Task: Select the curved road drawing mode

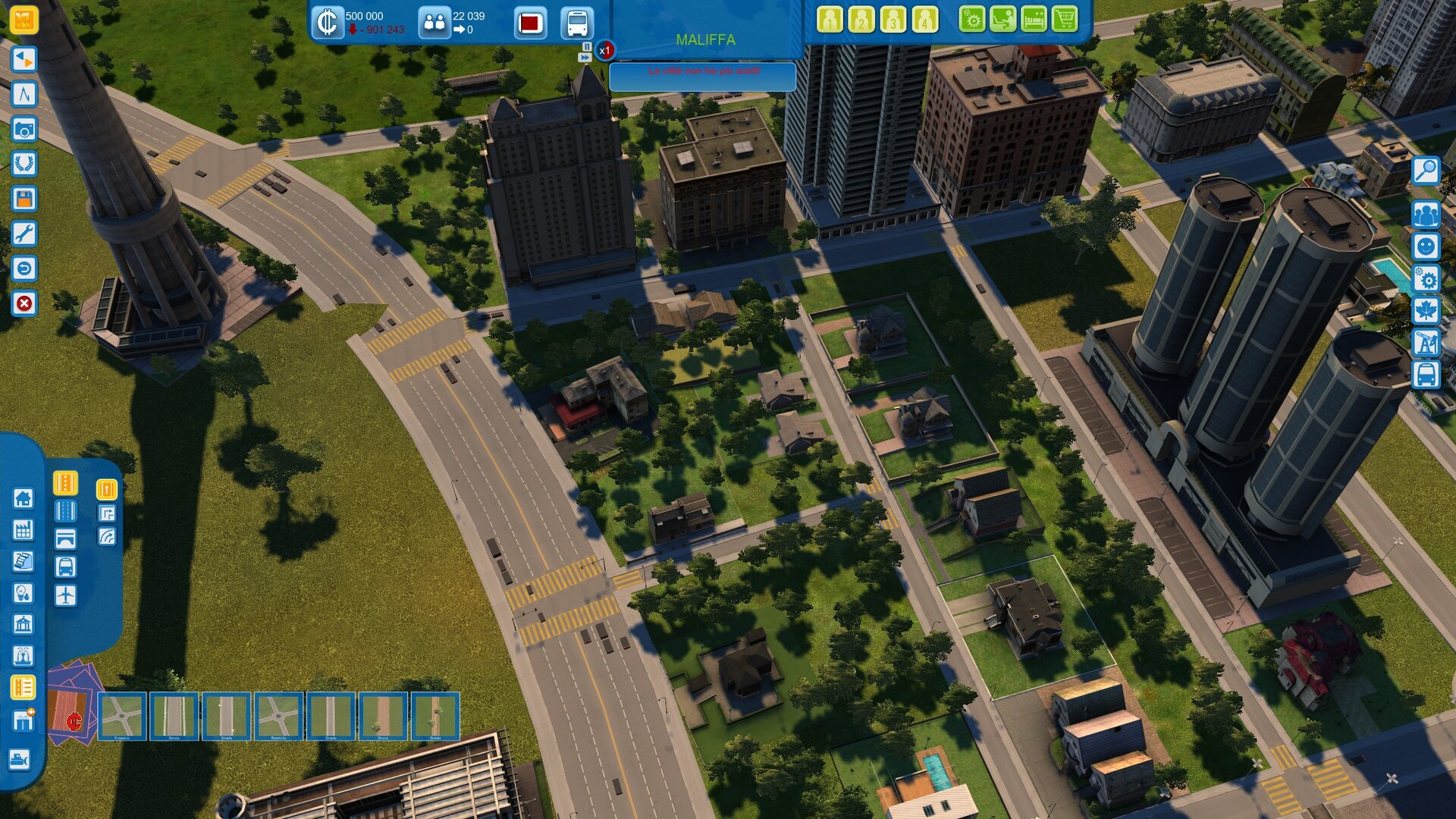Action: [107, 537]
